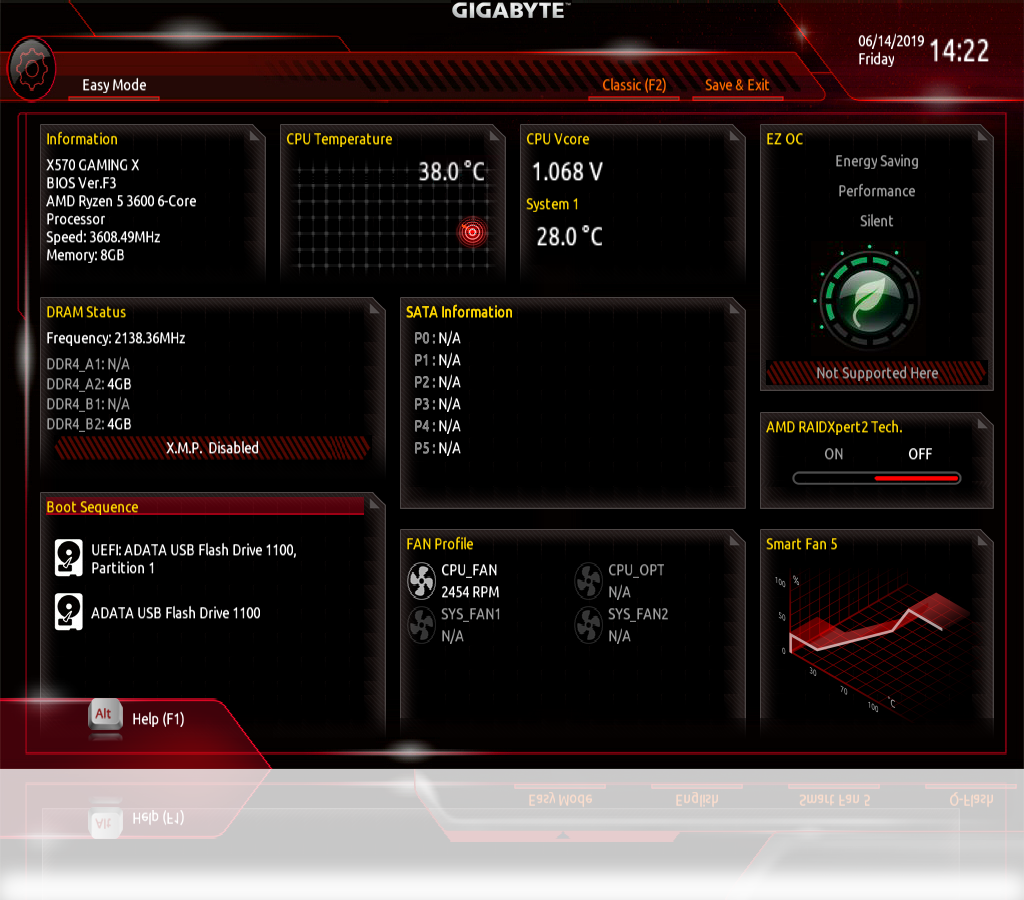Click the gear icon in the header
This screenshot has height=900, width=1024.
pyautogui.click(x=30, y=68)
